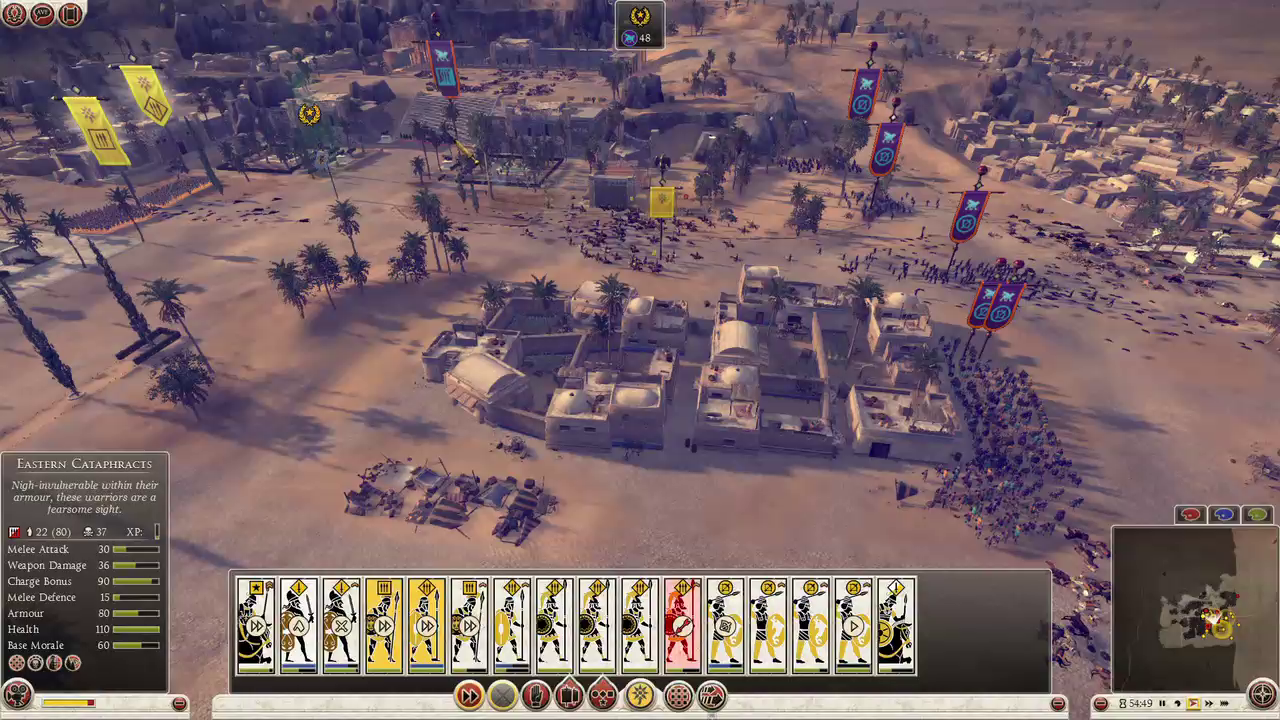This screenshot has height=720, width=1280.
Task: Click the compass icon beside the minimap
Action: click(1262, 693)
